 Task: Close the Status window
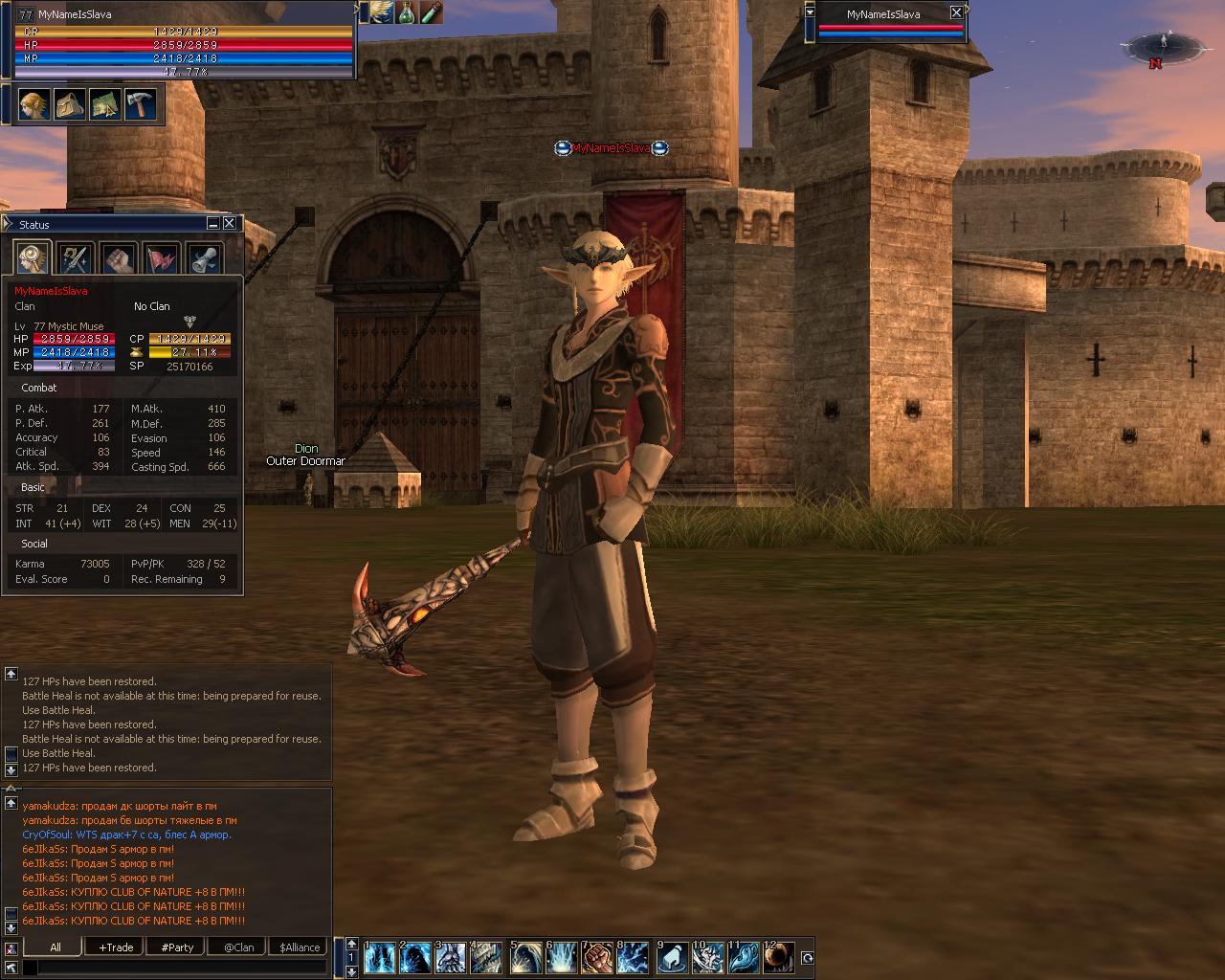[230, 224]
